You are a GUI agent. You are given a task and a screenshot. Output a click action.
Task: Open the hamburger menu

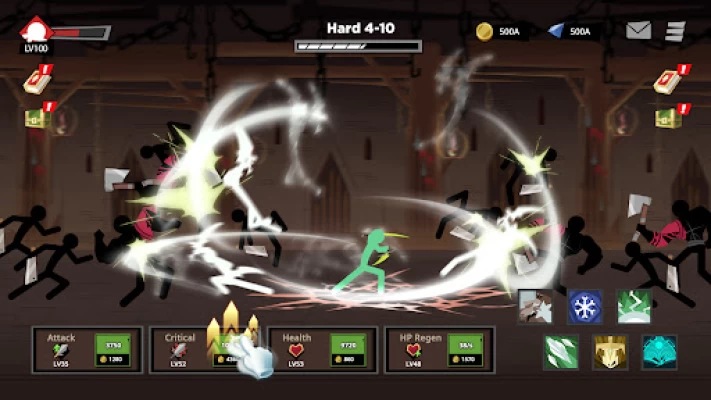point(675,31)
